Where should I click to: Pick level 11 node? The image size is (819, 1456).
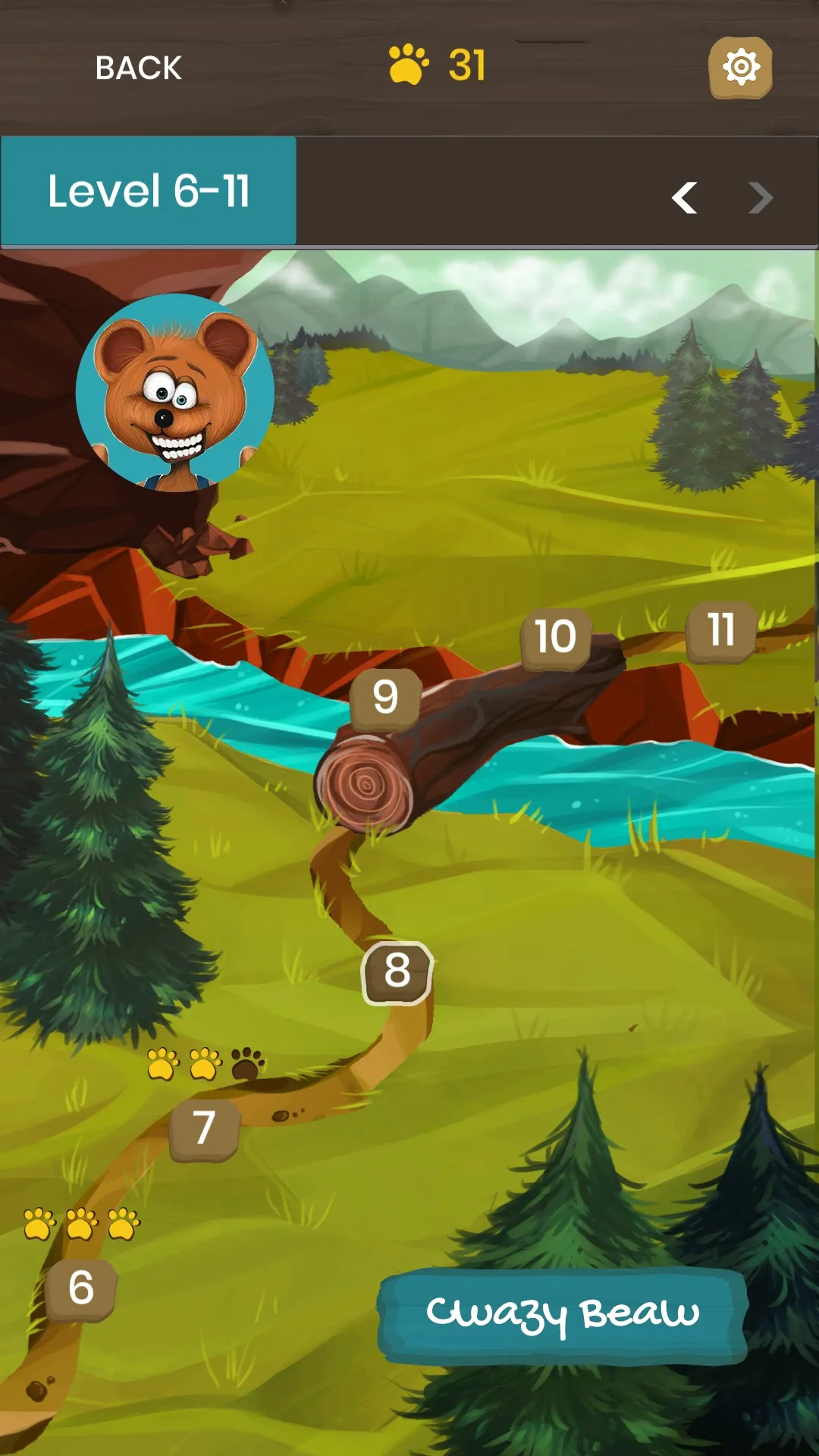[721, 631]
